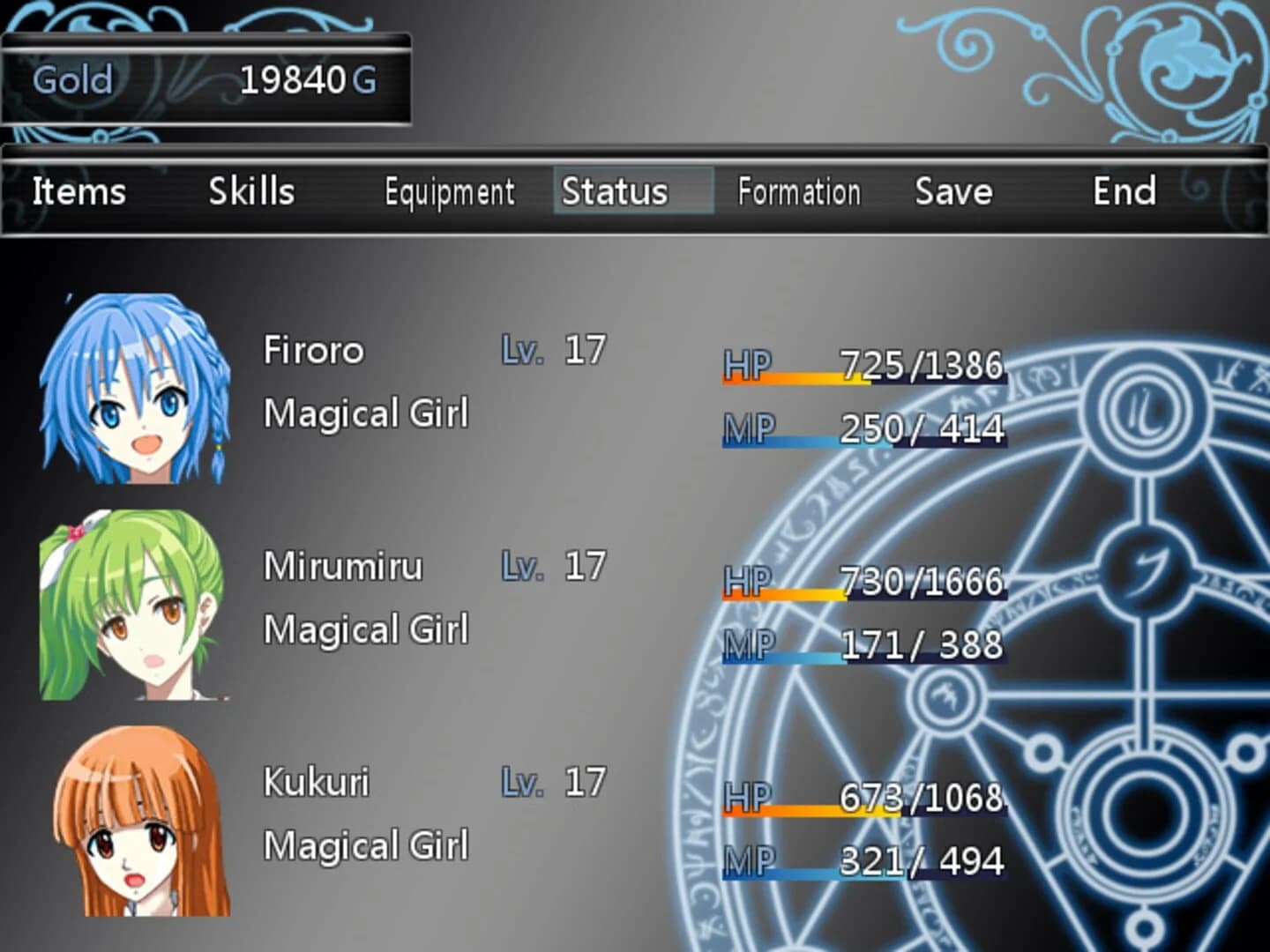Open the Equipment menu

pyautogui.click(x=448, y=191)
